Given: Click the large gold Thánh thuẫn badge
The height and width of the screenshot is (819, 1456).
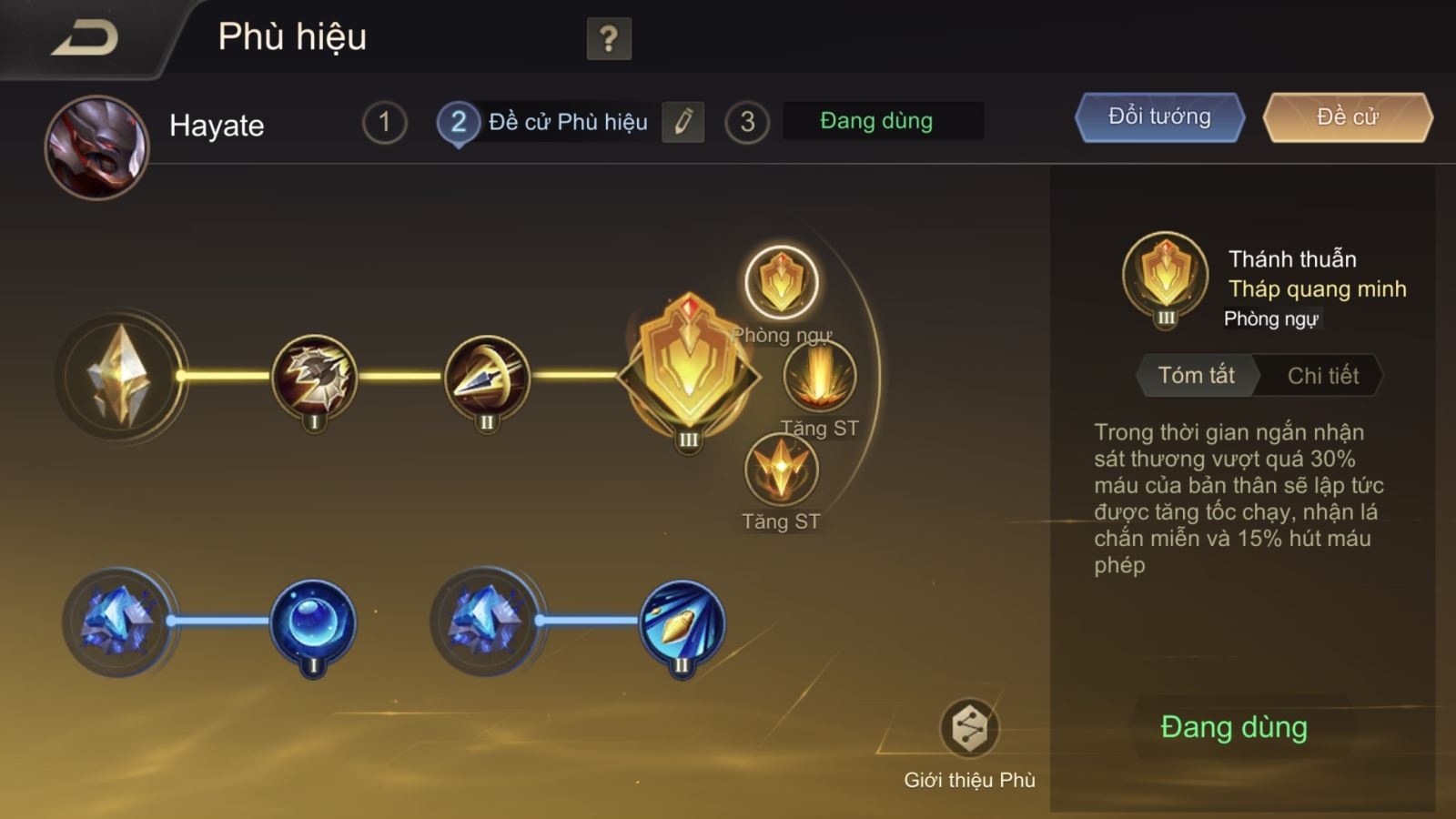Looking at the screenshot, I should (x=689, y=373).
